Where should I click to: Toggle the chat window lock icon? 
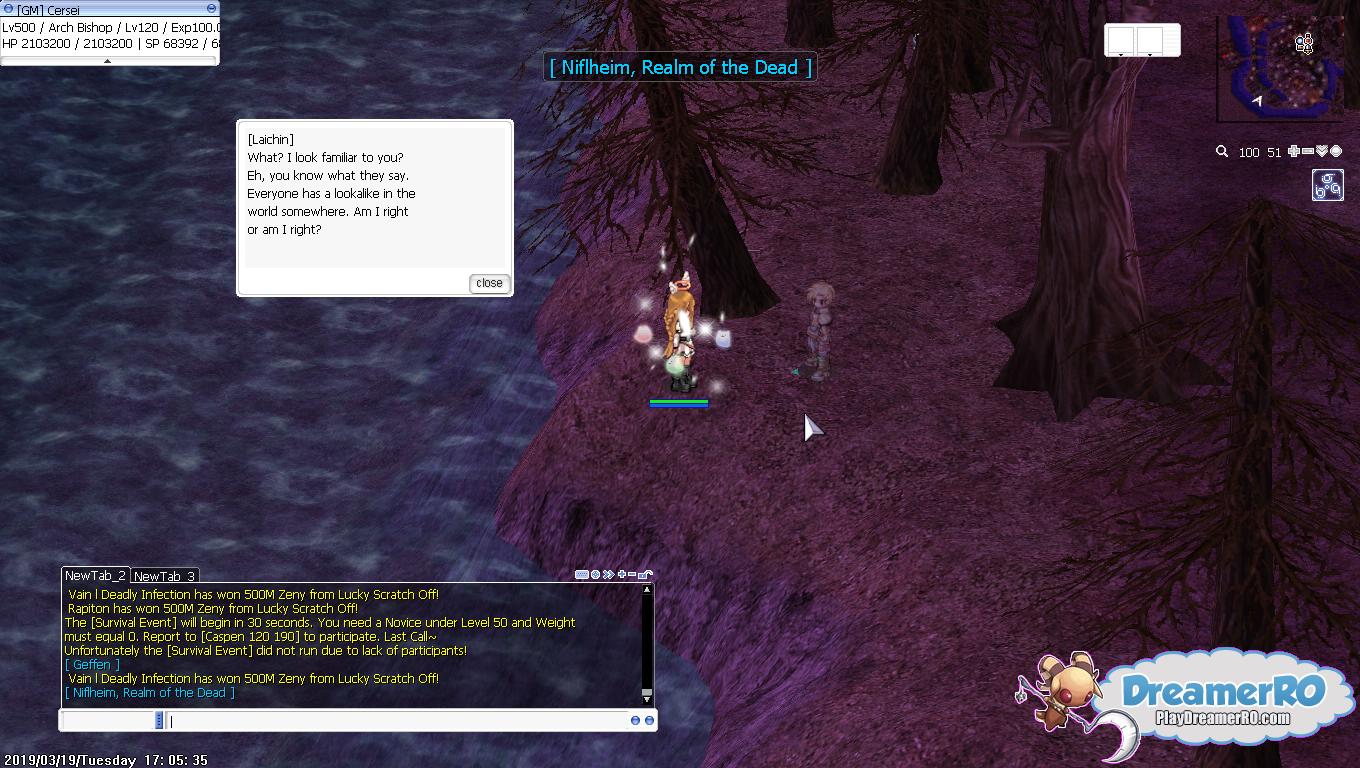click(646, 575)
